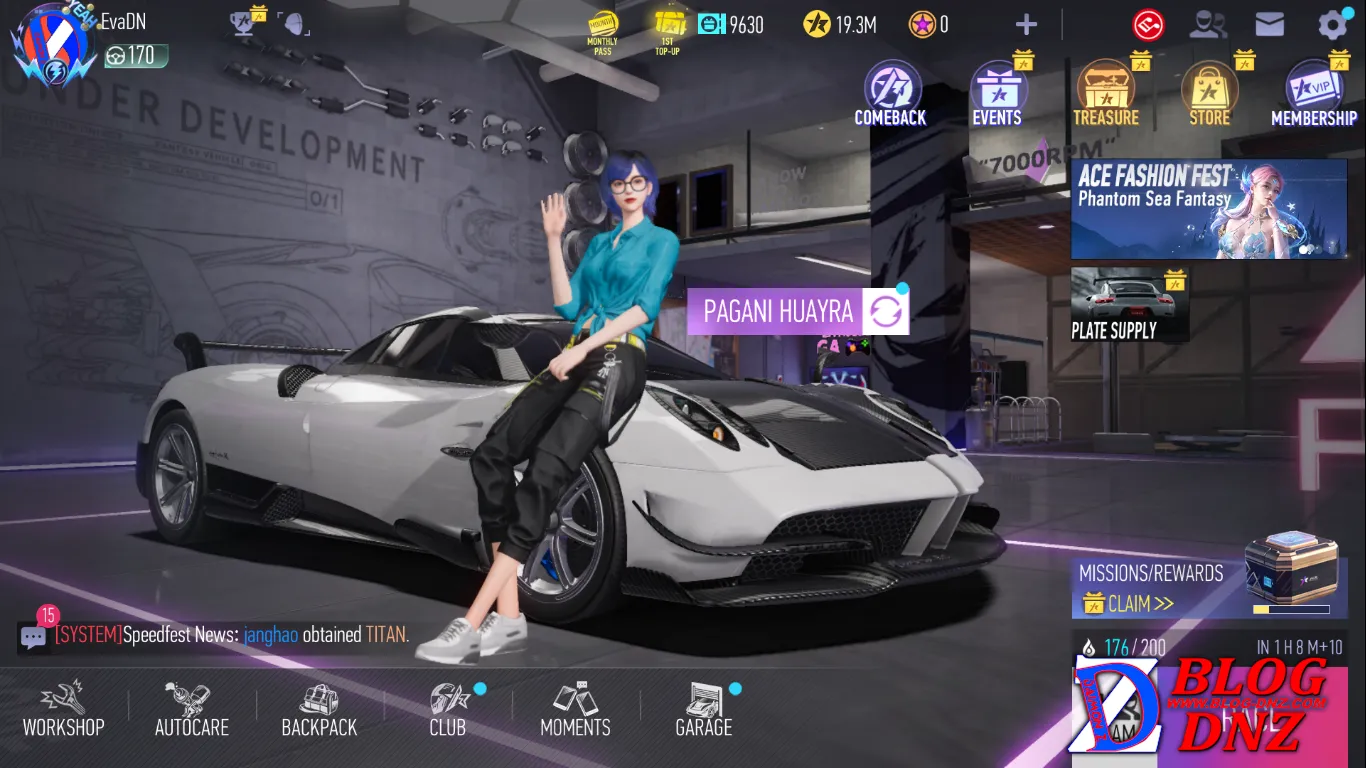
Task: Open the Monthly Pass offer
Action: pos(602,30)
